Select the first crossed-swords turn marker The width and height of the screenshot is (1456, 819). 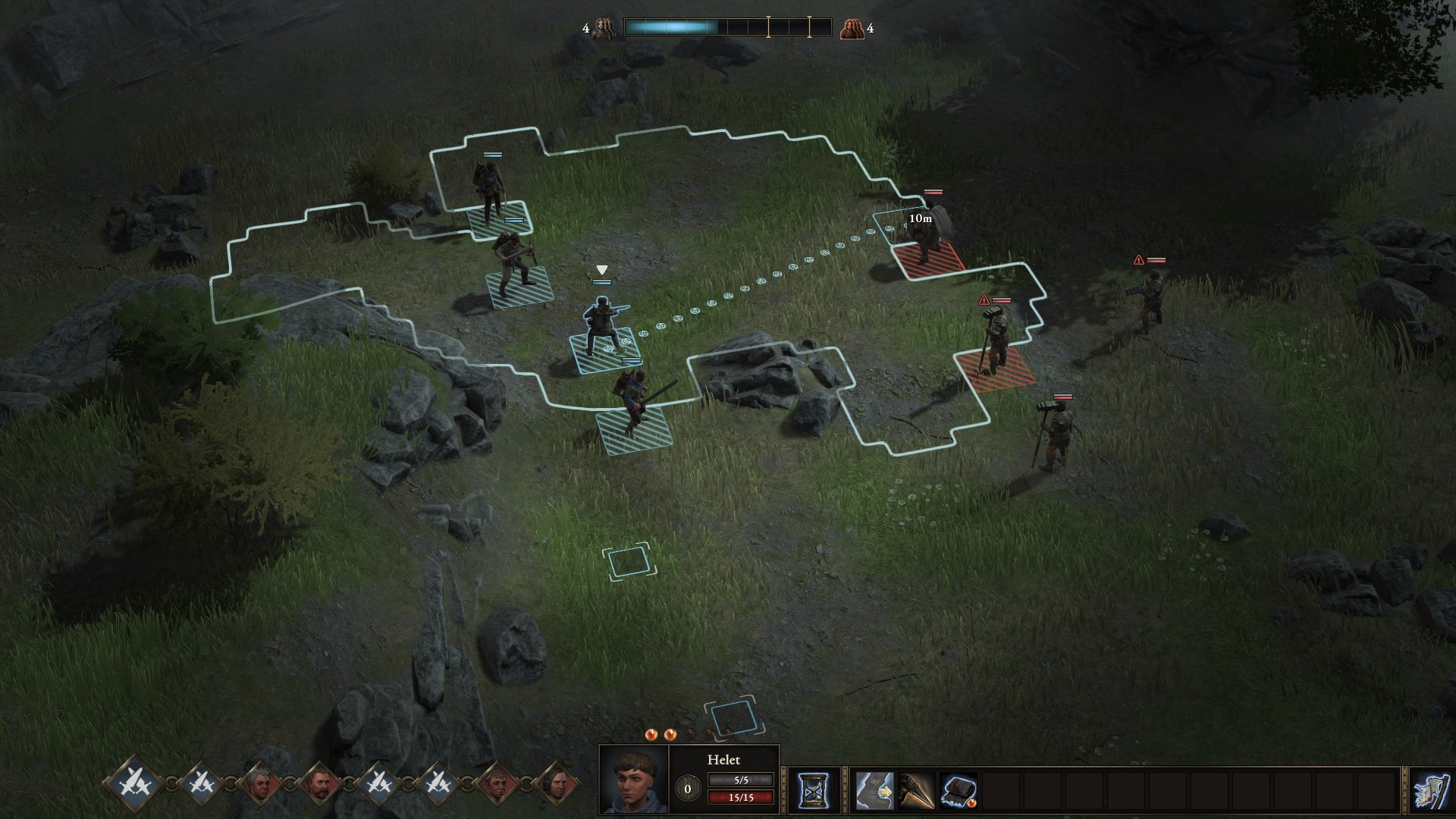click(135, 784)
